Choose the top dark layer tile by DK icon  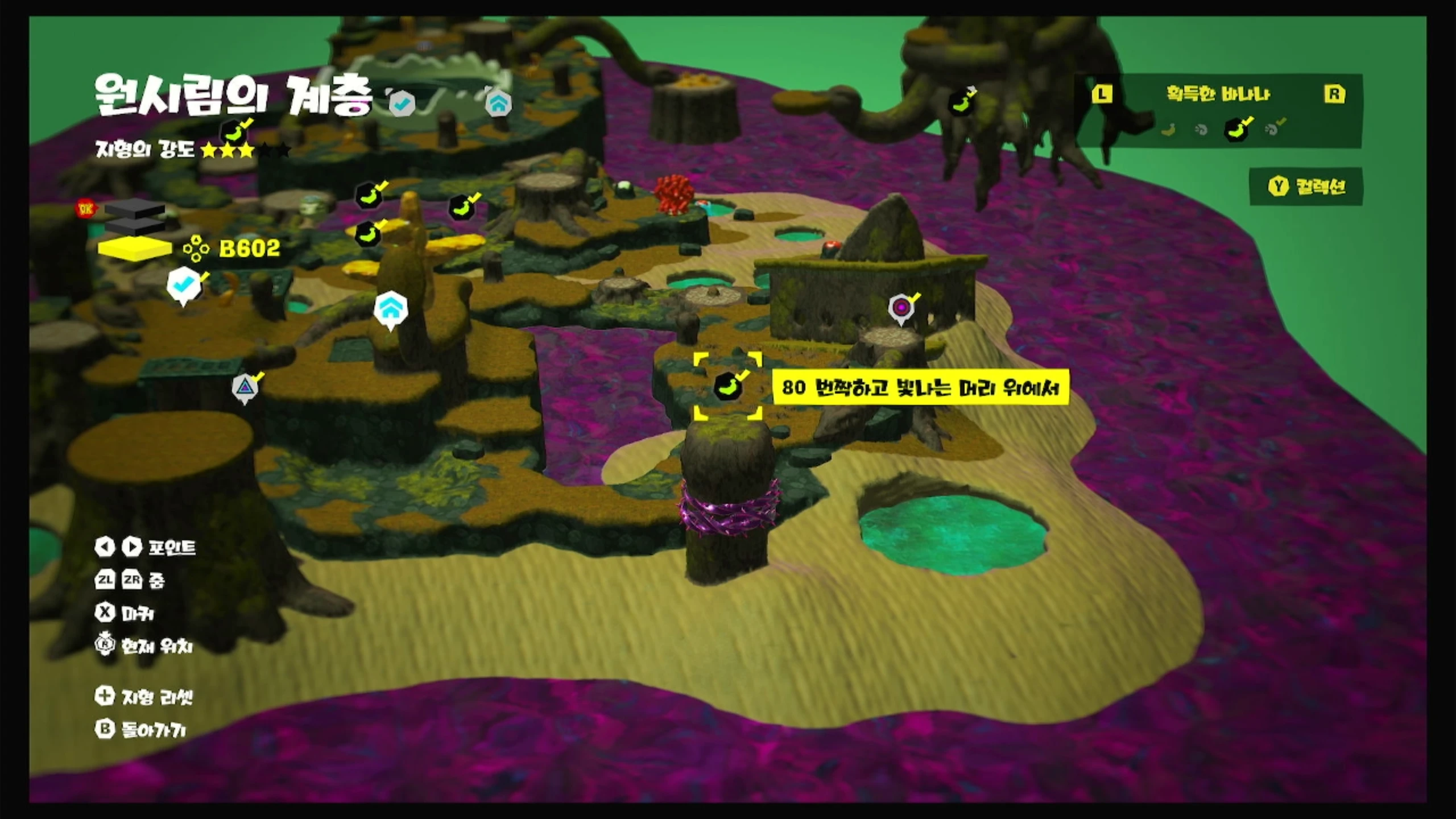click(x=134, y=209)
